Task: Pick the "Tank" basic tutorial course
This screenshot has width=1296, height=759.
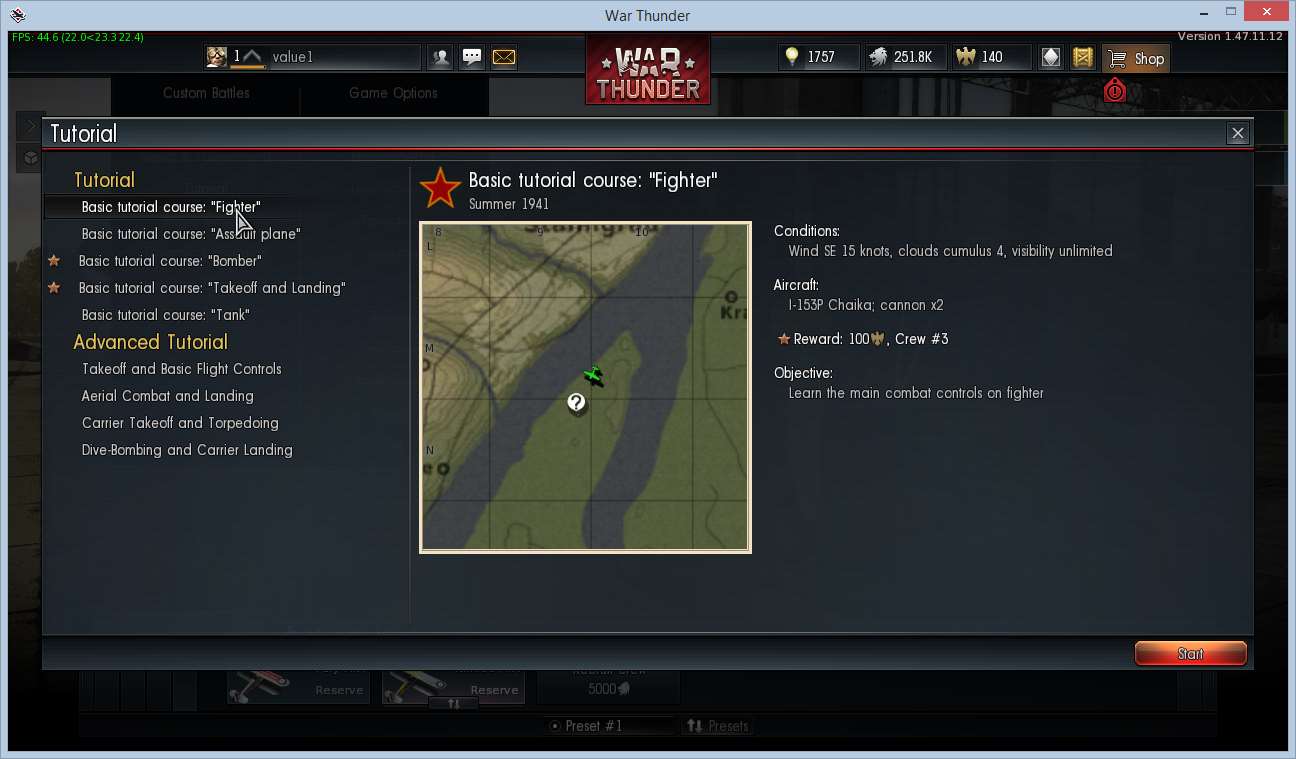Action: [166, 315]
